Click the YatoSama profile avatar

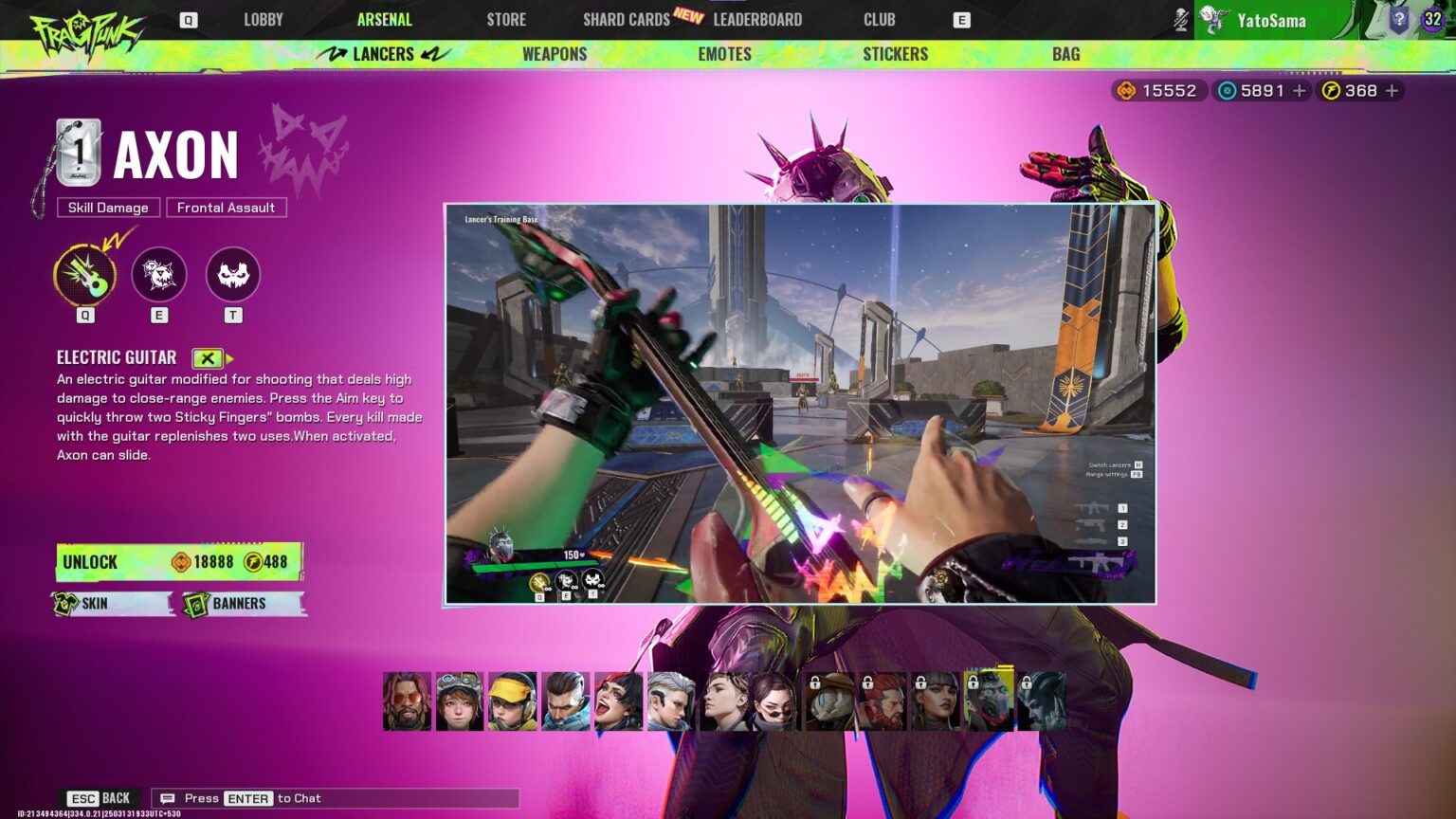(1210, 19)
